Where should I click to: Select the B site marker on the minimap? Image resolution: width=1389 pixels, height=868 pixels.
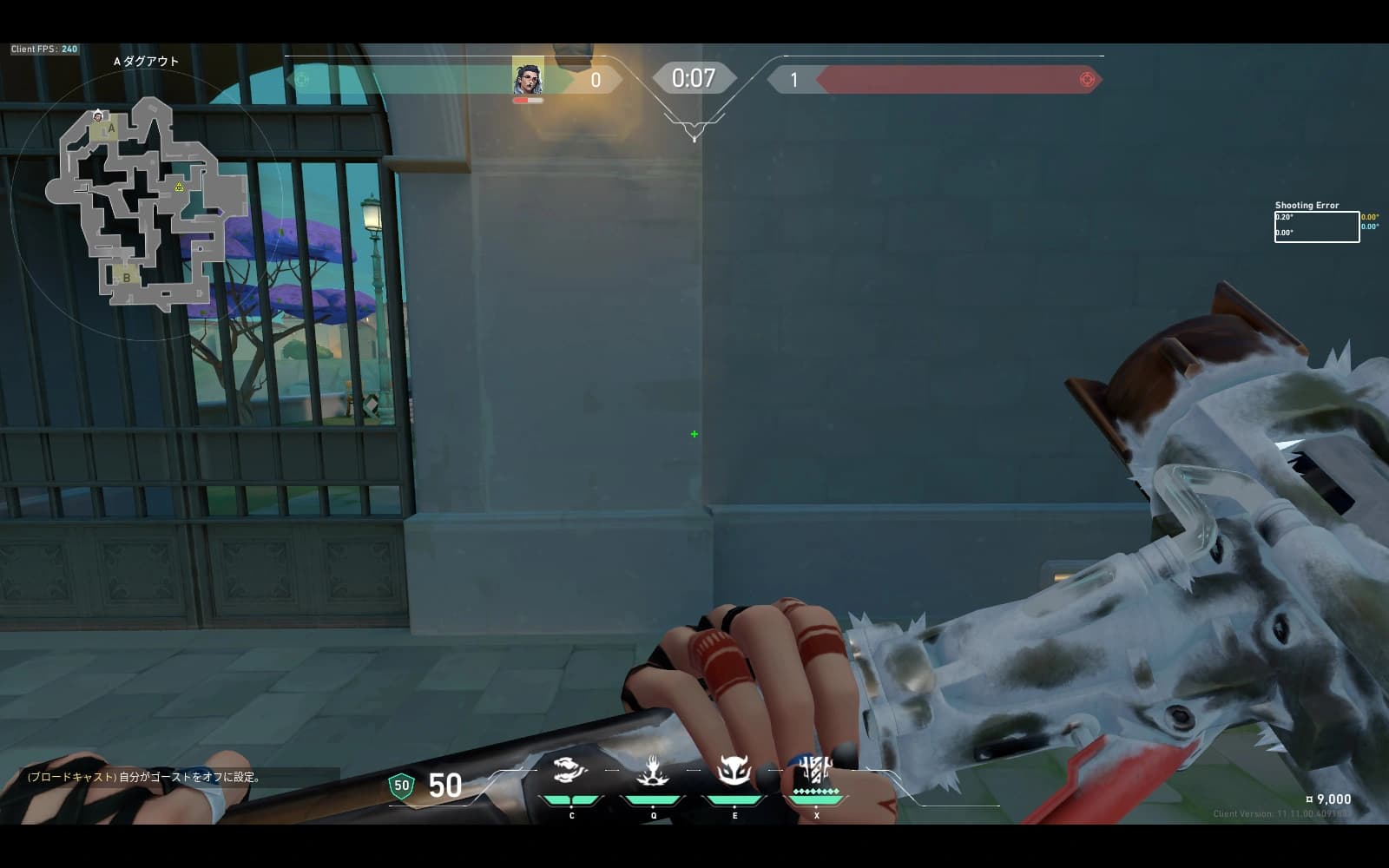(x=126, y=278)
